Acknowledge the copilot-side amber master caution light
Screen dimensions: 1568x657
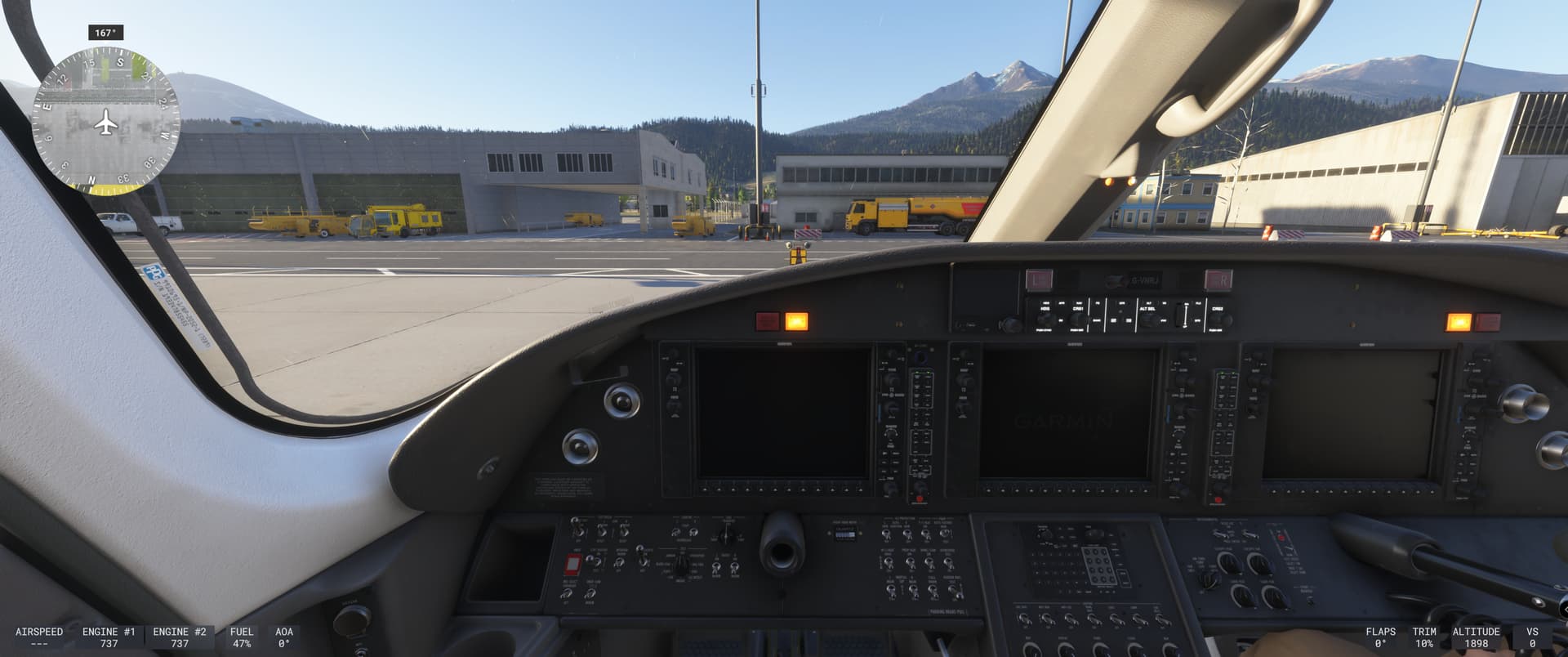tap(1459, 322)
